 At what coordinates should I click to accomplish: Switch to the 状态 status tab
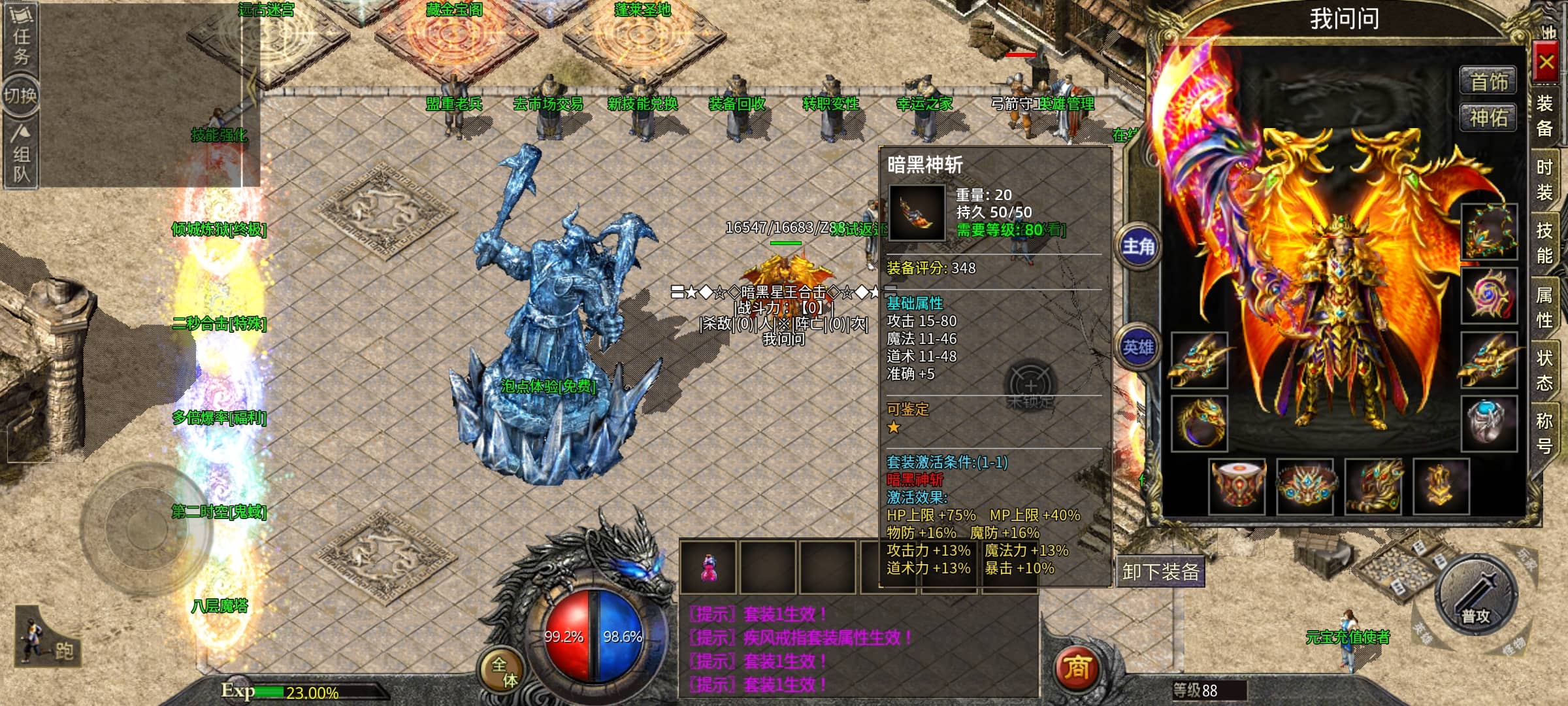1544,370
